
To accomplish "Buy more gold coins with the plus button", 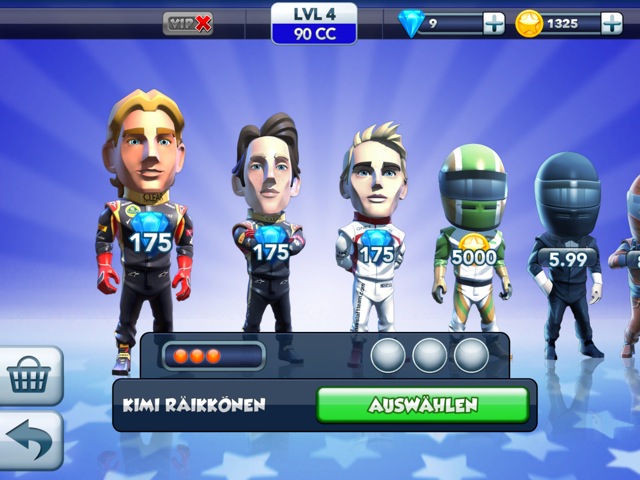I will [611, 23].
